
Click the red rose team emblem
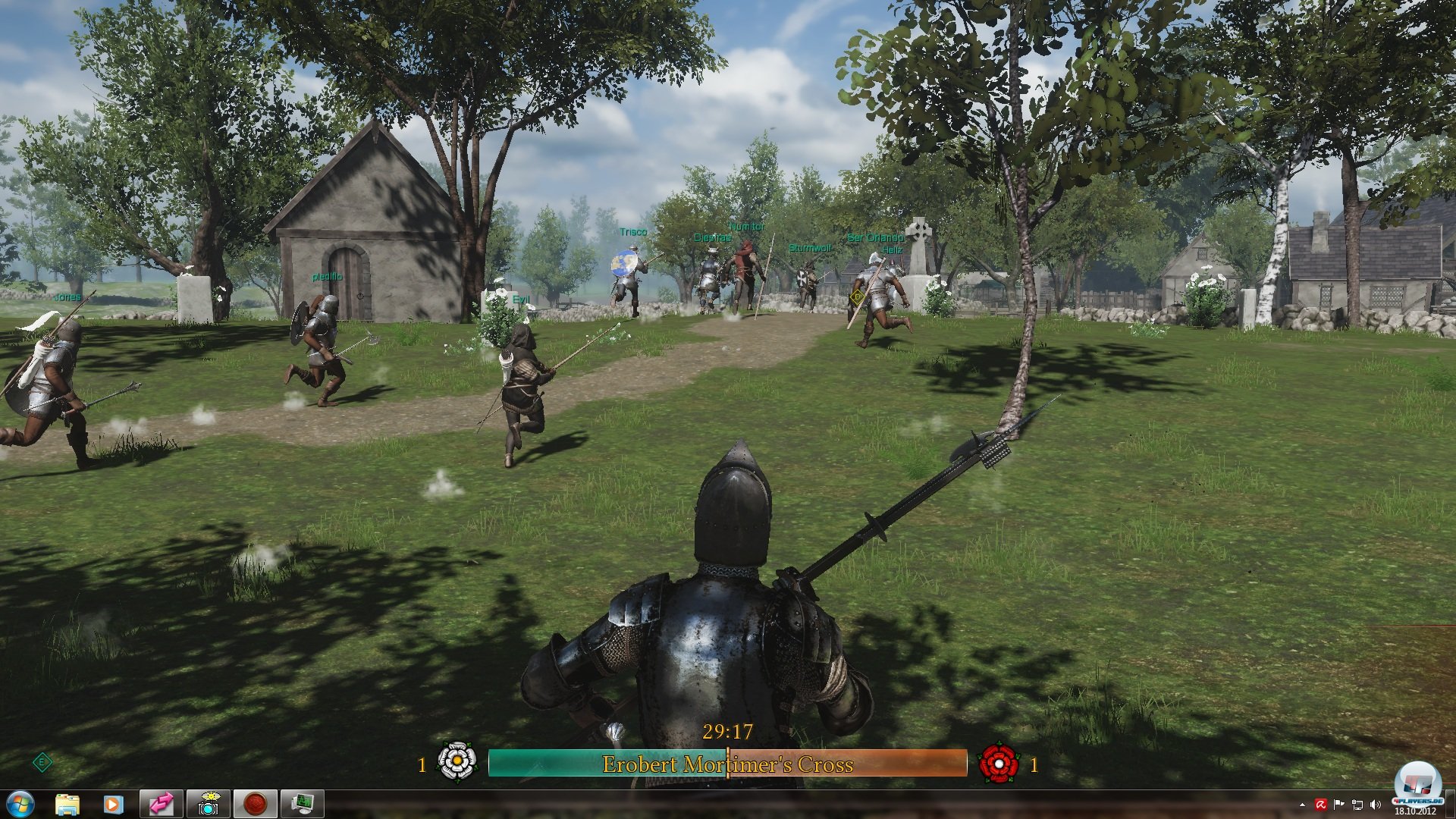pos(999,762)
